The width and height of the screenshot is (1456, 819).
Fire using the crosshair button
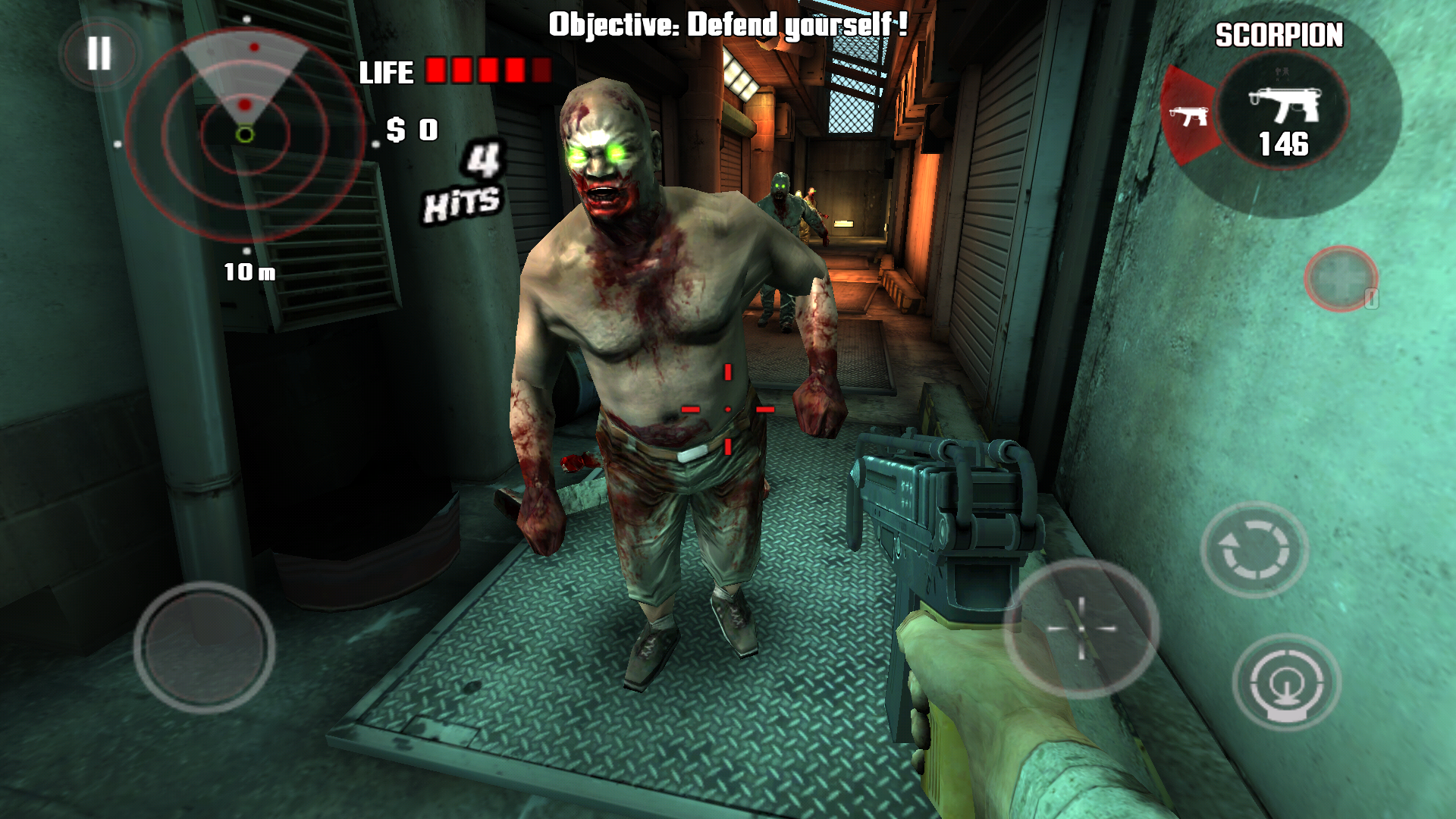1081,628
